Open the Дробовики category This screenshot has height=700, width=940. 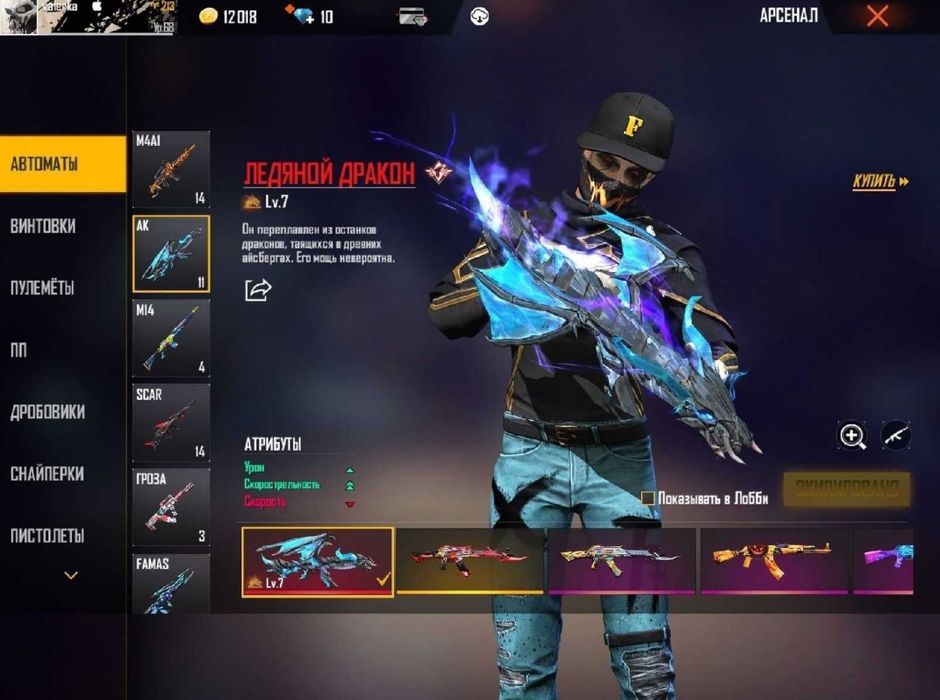pyautogui.click(x=62, y=412)
